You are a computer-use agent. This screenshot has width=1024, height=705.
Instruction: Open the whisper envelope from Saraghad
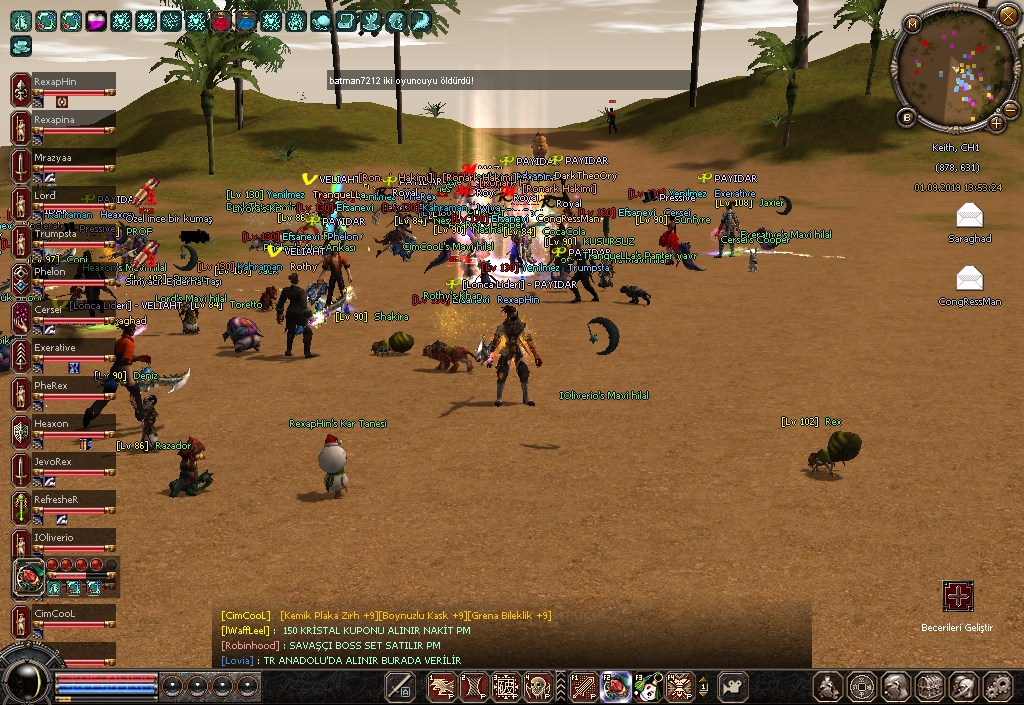pyautogui.click(x=968, y=216)
